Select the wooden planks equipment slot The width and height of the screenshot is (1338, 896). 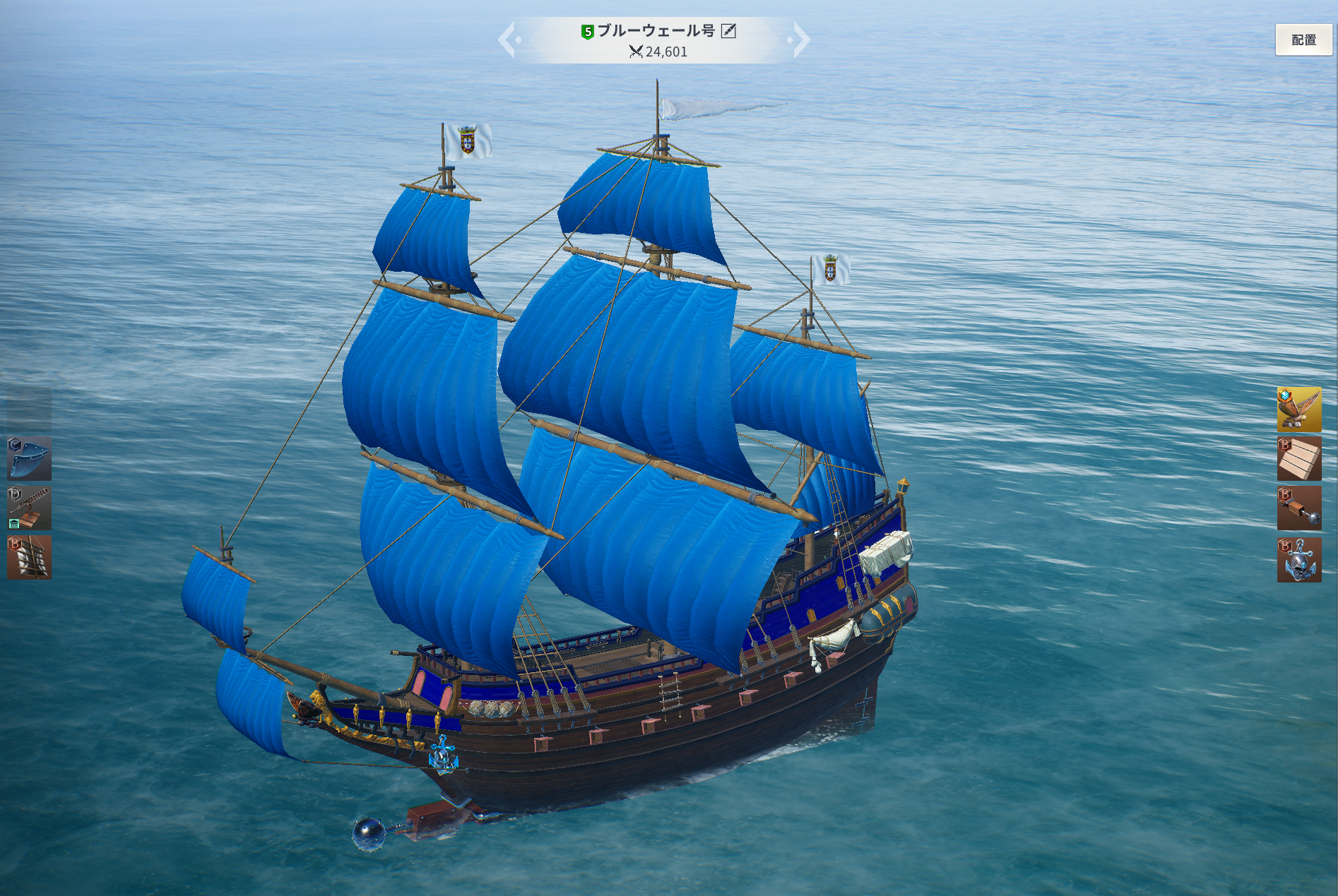point(1298,458)
